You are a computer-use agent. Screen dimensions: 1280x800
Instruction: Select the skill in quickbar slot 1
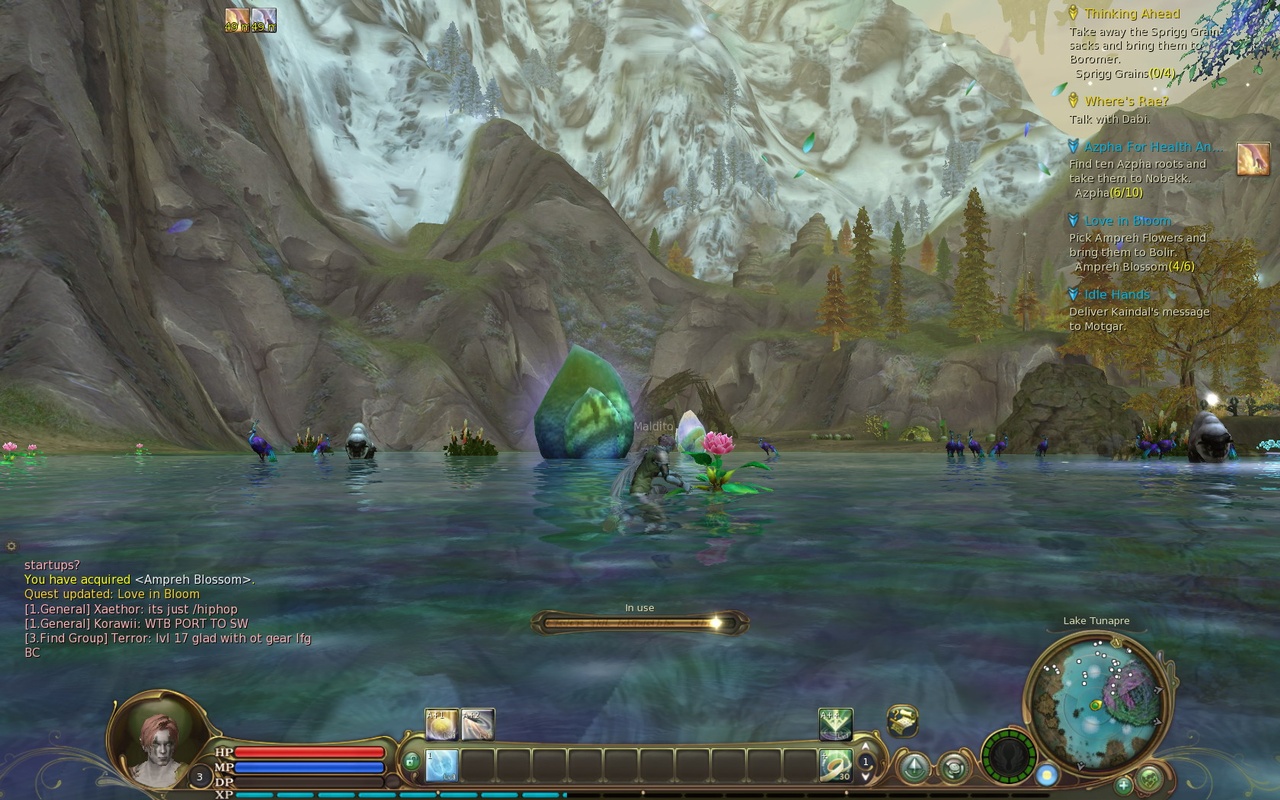click(x=441, y=764)
